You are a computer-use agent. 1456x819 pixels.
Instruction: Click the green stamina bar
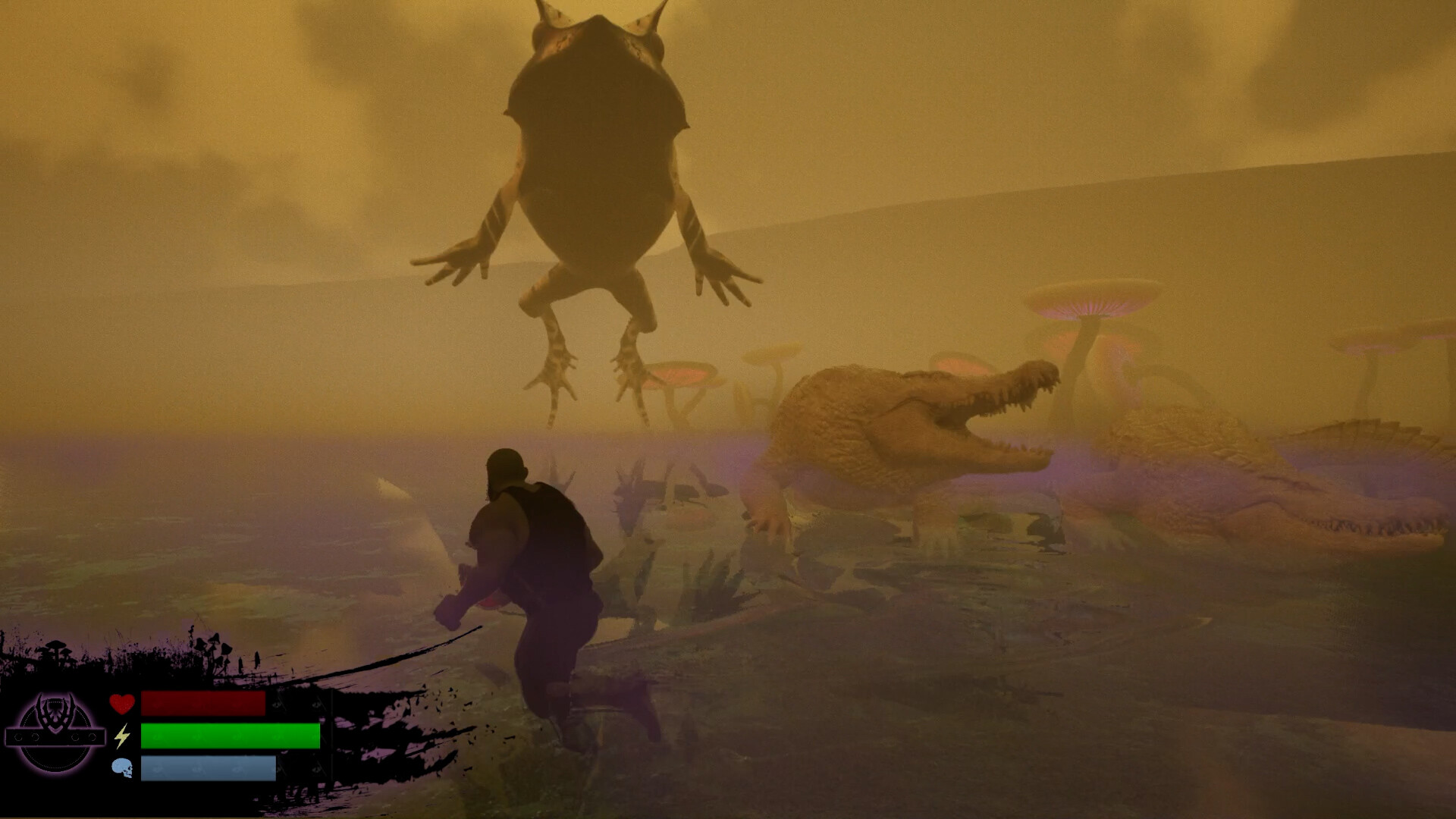pos(227,735)
